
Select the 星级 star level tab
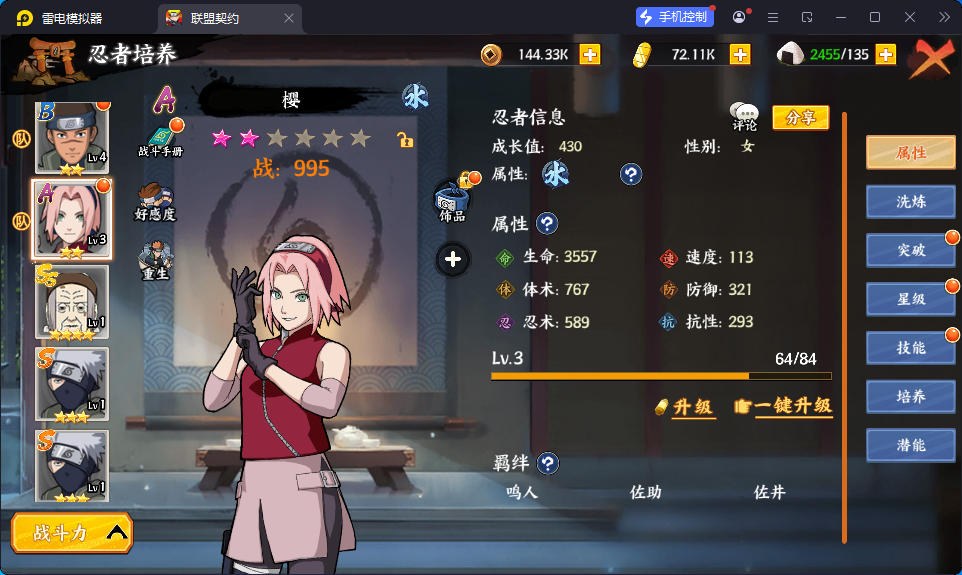(x=910, y=298)
